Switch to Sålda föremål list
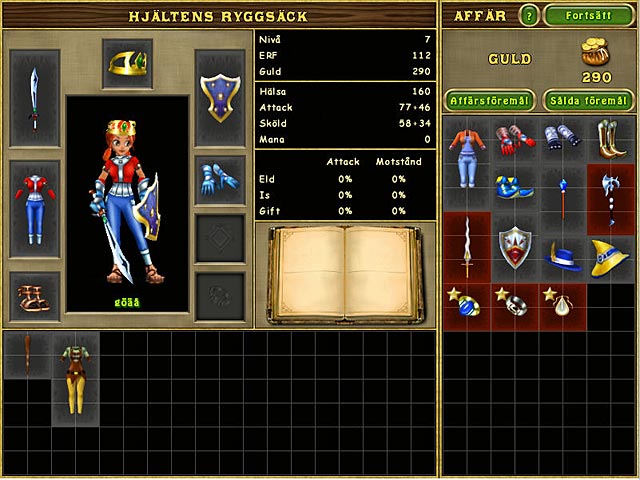The width and height of the screenshot is (640, 480). click(588, 100)
